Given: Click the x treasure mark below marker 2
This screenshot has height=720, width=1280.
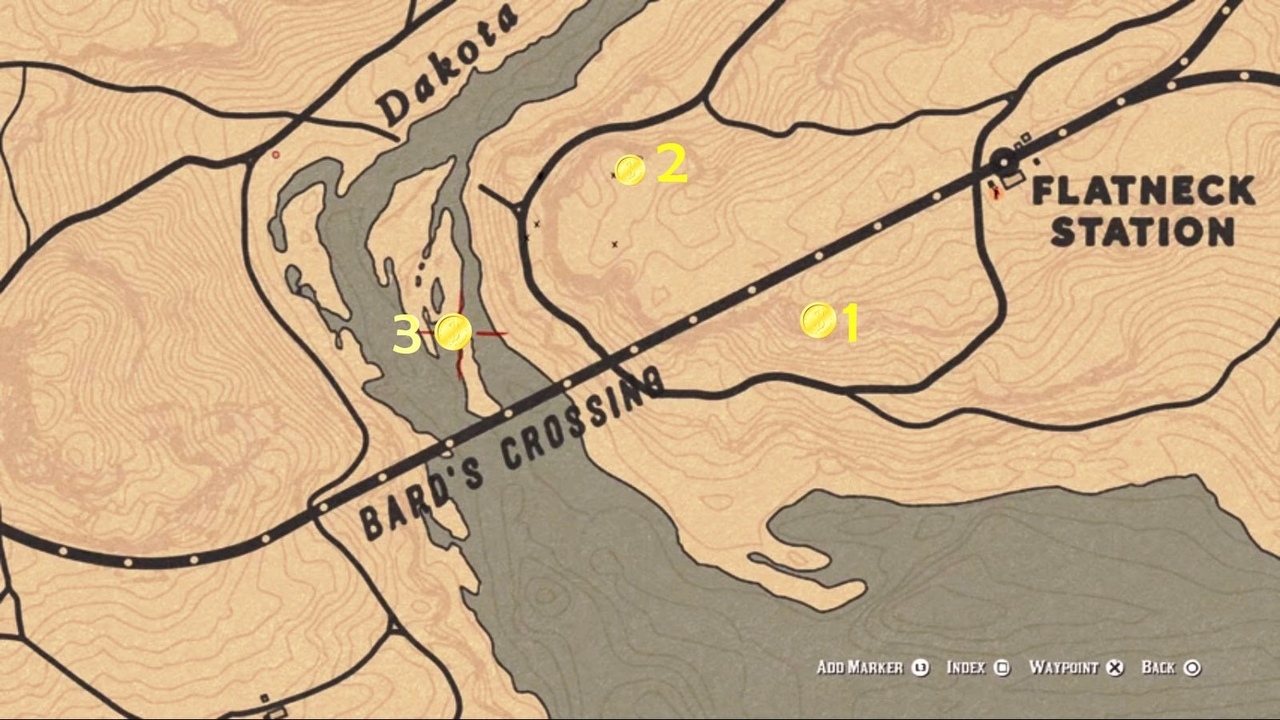Looking at the screenshot, I should (x=614, y=243).
